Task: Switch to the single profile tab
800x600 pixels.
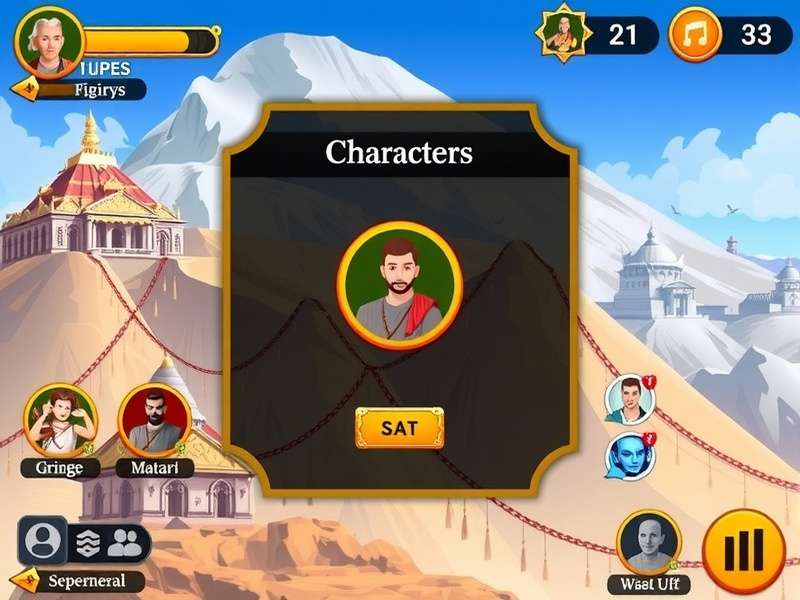Action: (x=42, y=541)
